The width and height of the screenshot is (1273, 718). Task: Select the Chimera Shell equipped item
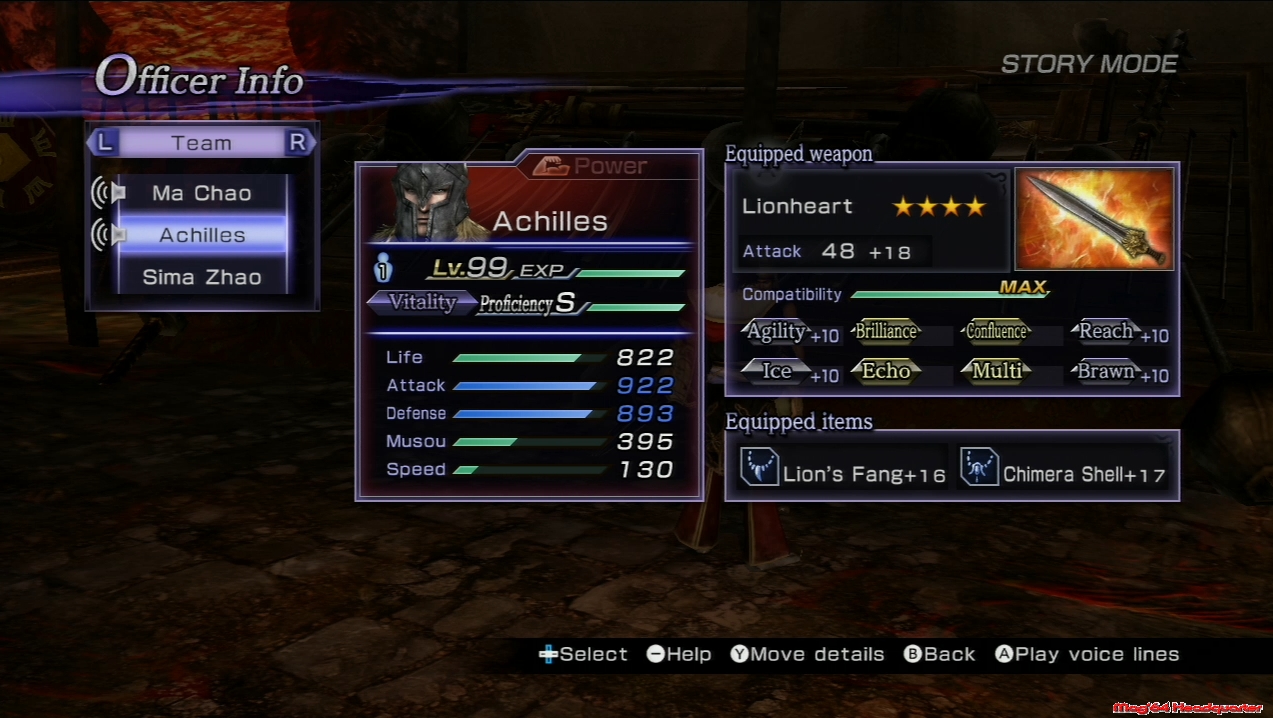coord(1063,469)
